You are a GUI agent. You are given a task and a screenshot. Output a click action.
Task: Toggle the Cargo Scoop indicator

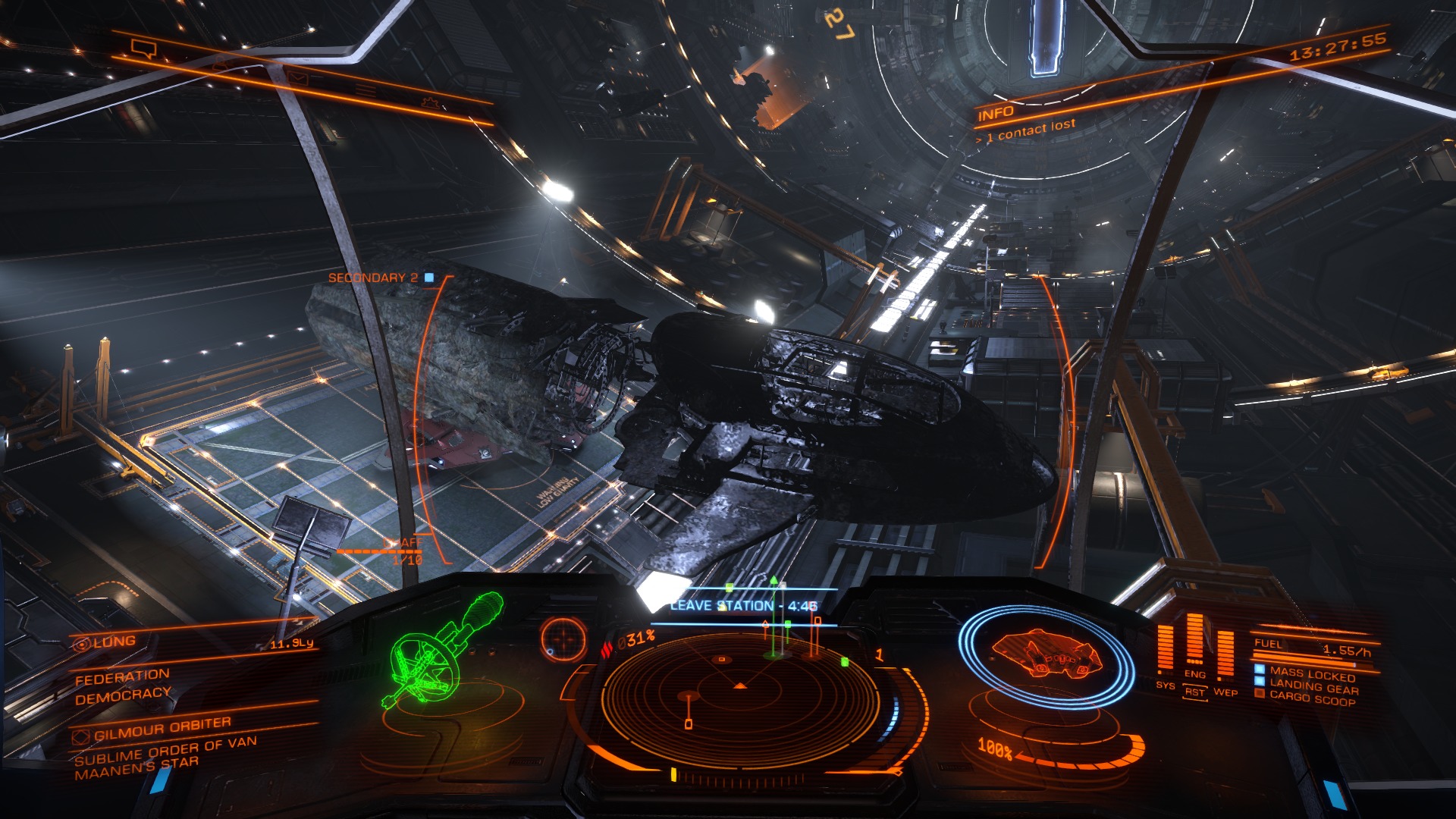[1312, 699]
